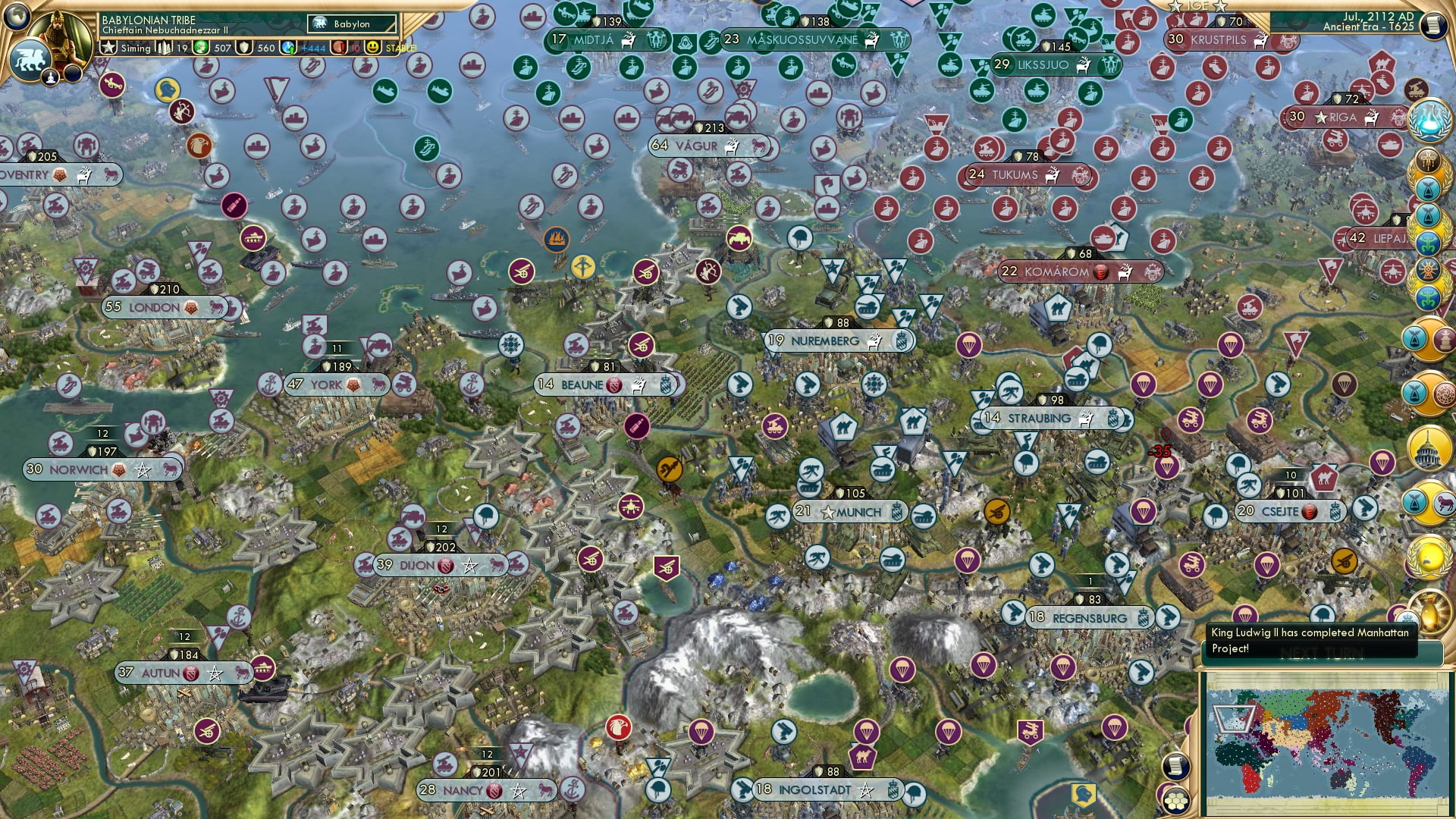Click the winged lion emblem in top-left corner

(30, 59)
